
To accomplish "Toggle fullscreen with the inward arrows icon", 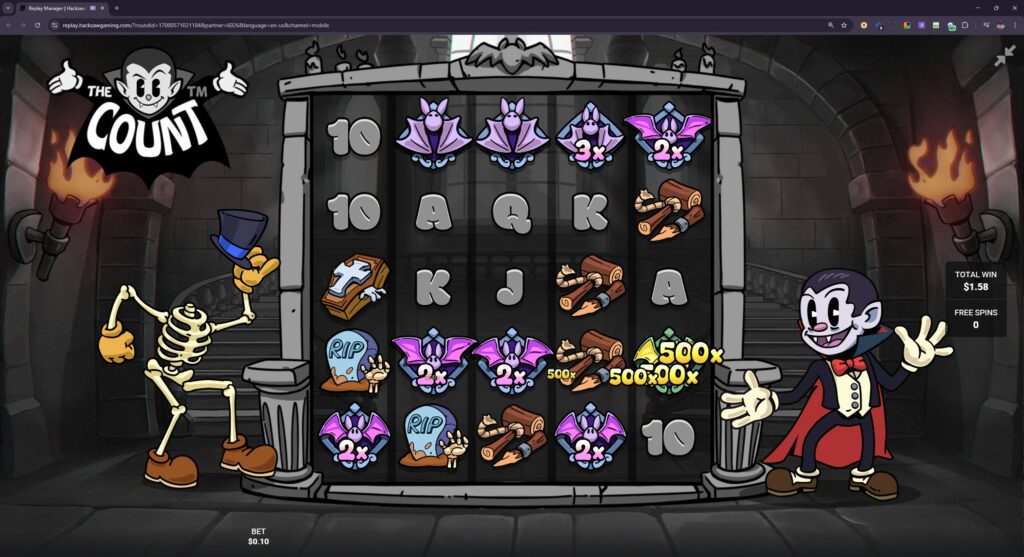I will pos(1004,57).
